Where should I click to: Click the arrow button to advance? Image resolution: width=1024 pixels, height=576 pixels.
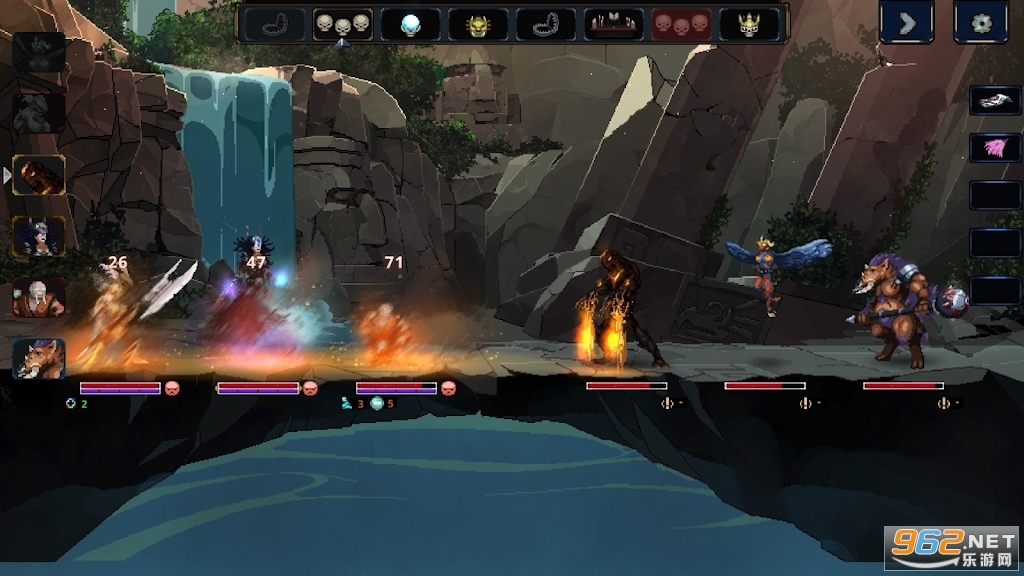click(x=906, y=23)
